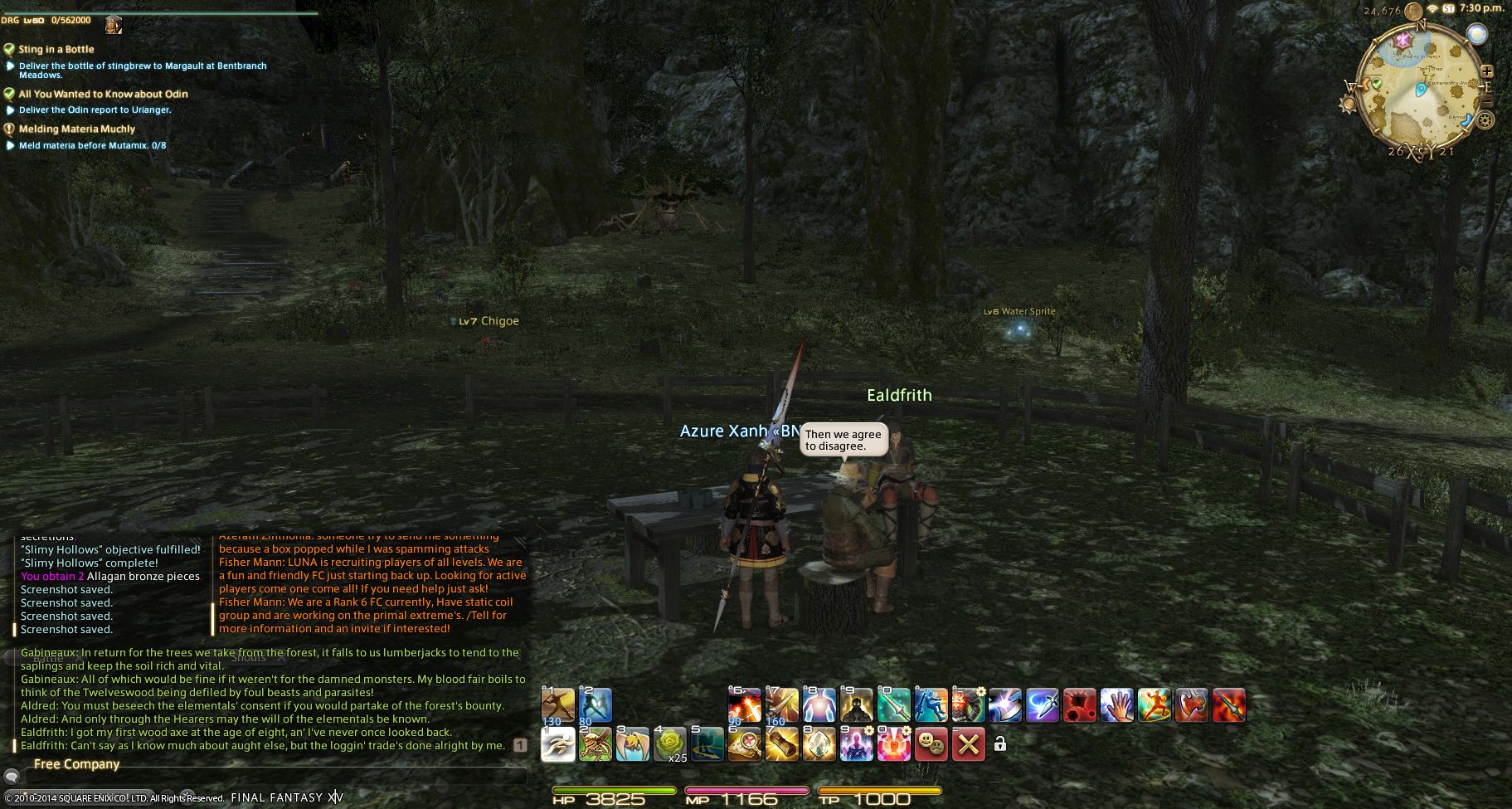The height and width of the screenshot is (809, 1512).
Task: Activate the white hand ability icon
Action: 1117,705
